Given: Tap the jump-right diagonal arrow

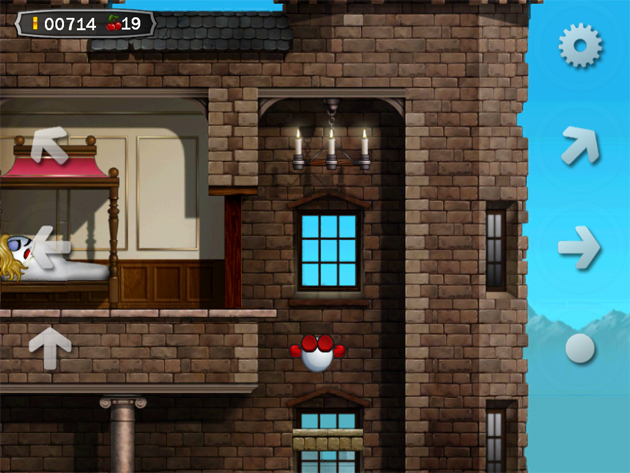Looking at the screenshot, I should 580,145.
